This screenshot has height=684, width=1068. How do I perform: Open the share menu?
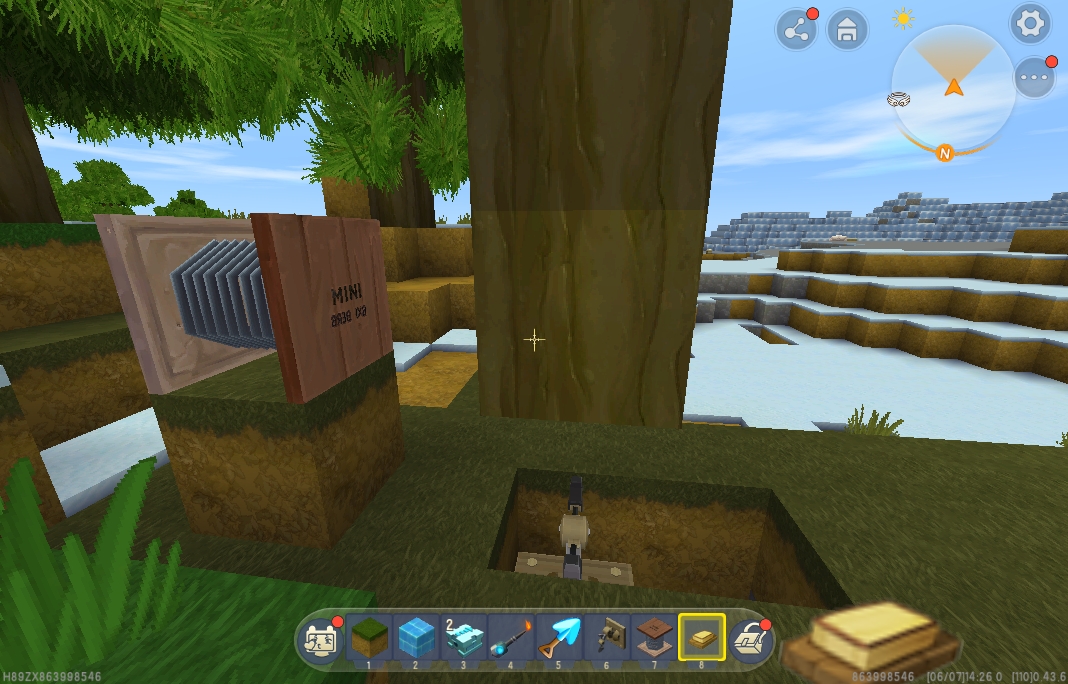point(796,30)
